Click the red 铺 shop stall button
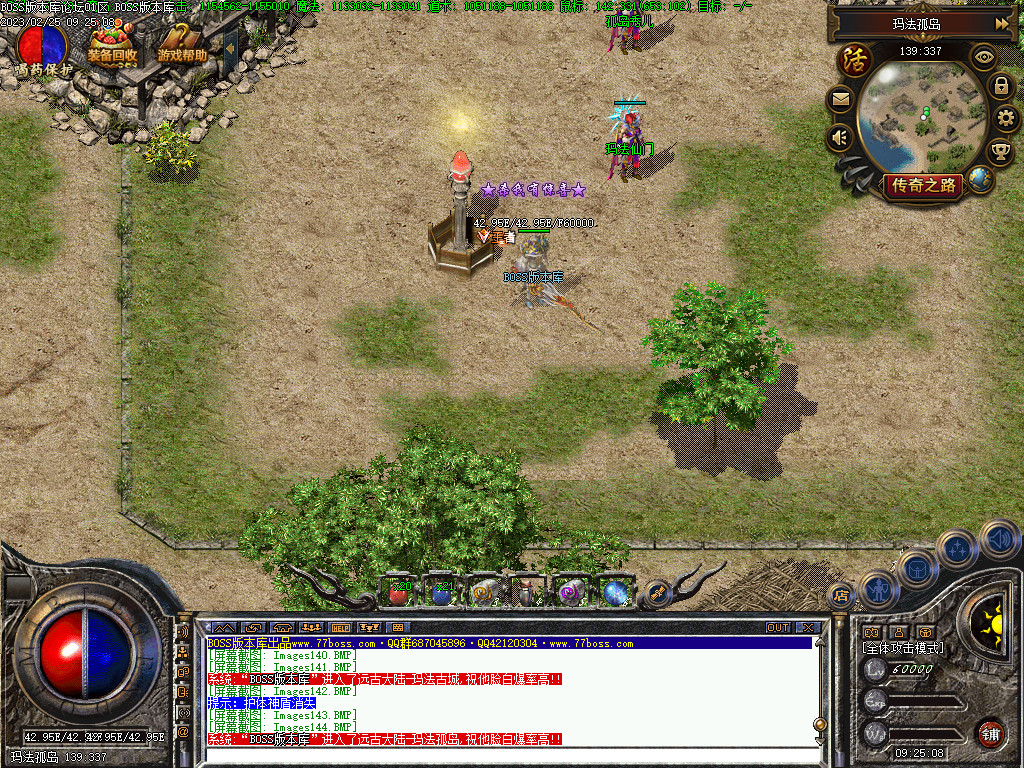 pyautogui.click(x=990, y=733)
